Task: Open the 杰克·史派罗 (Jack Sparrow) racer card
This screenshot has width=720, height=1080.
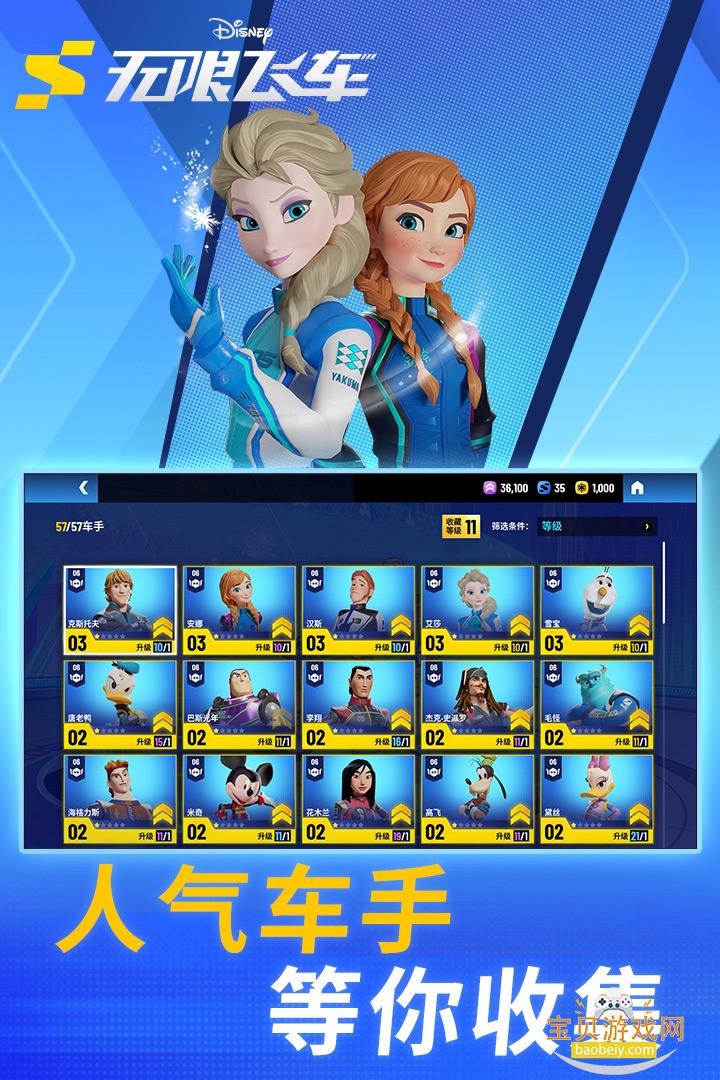Action: coord(478,704)
